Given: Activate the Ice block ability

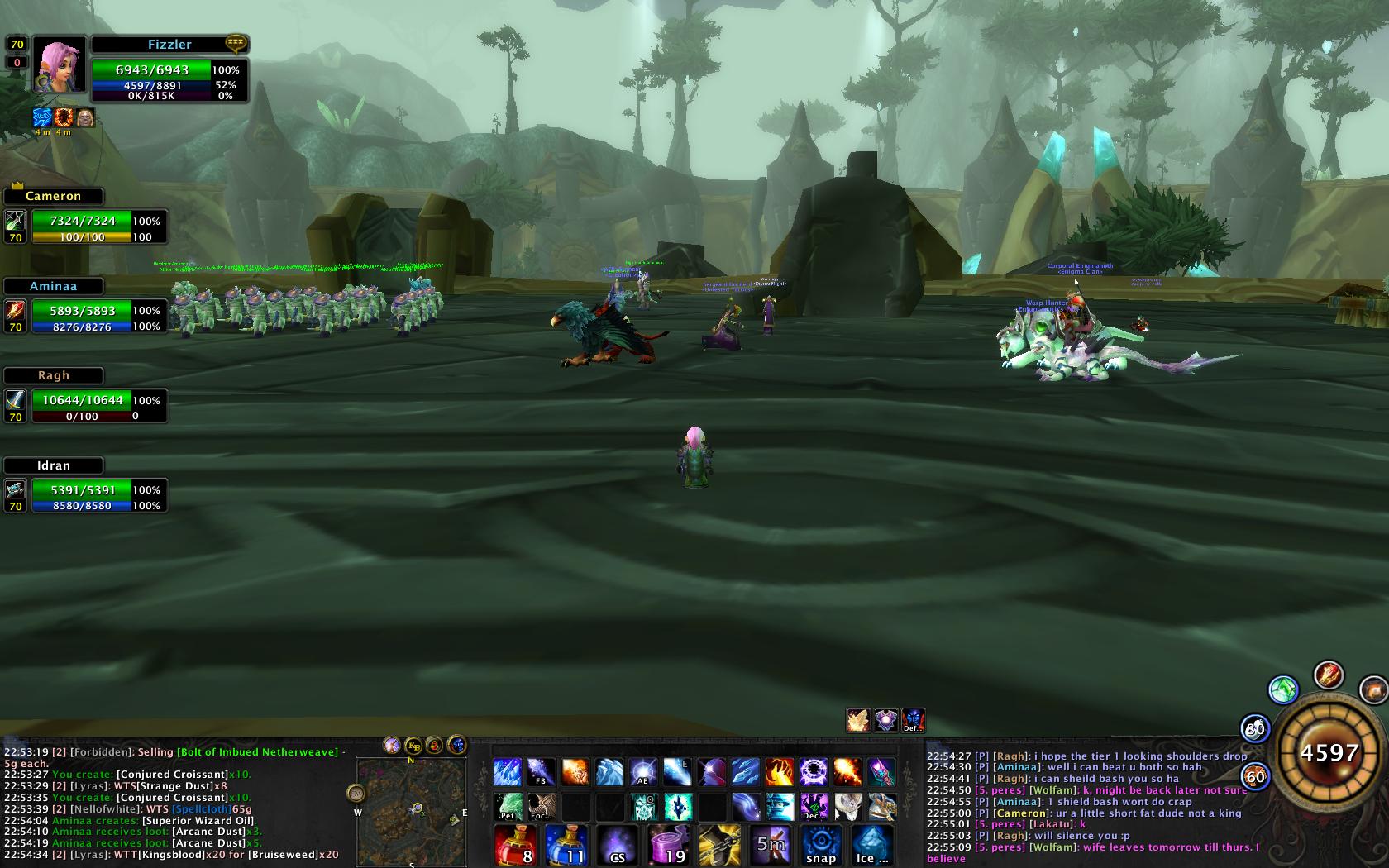Looking at the screenshot, I should (x=871, y=845).
